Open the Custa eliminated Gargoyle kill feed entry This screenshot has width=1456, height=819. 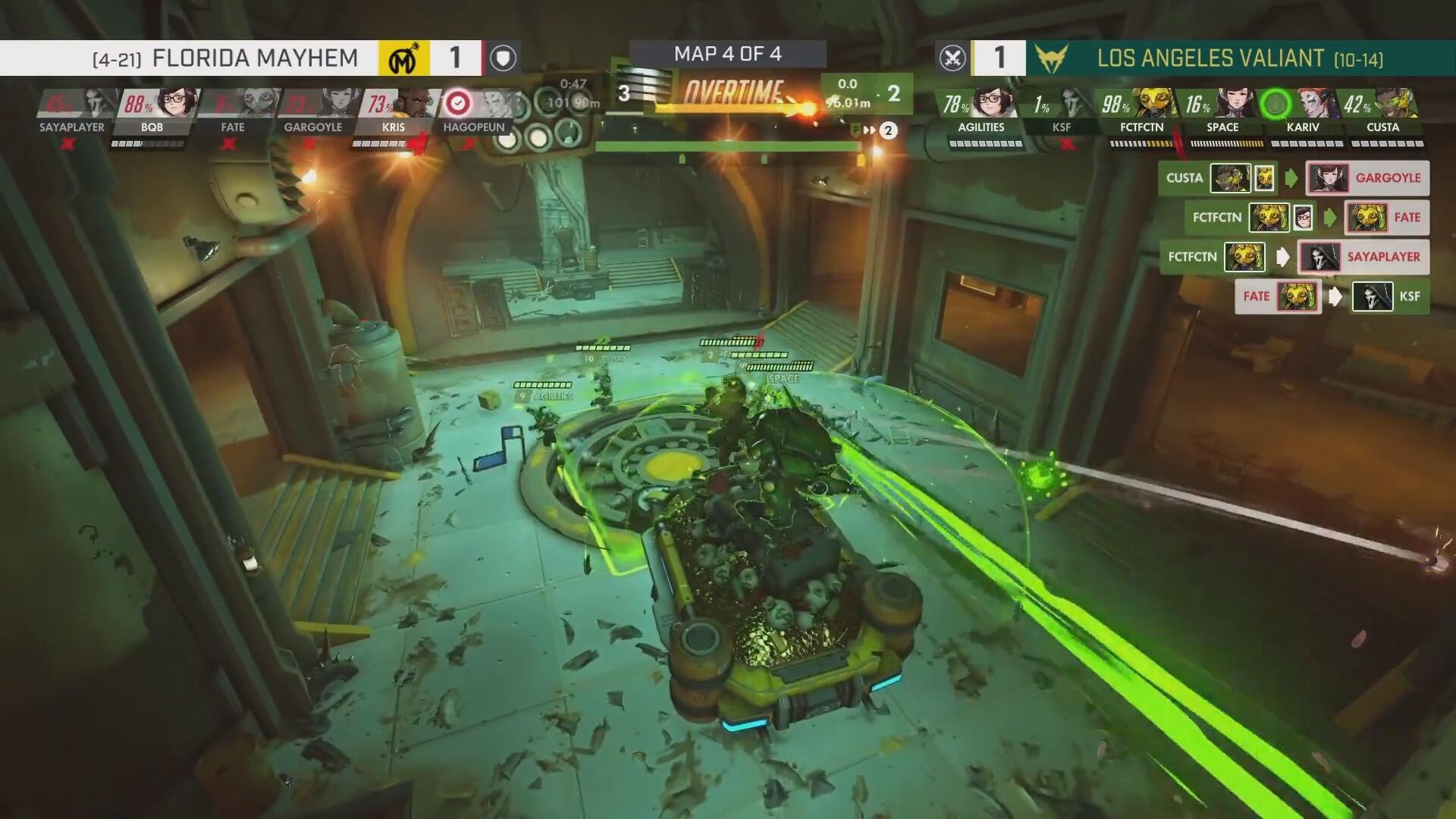1294,178
